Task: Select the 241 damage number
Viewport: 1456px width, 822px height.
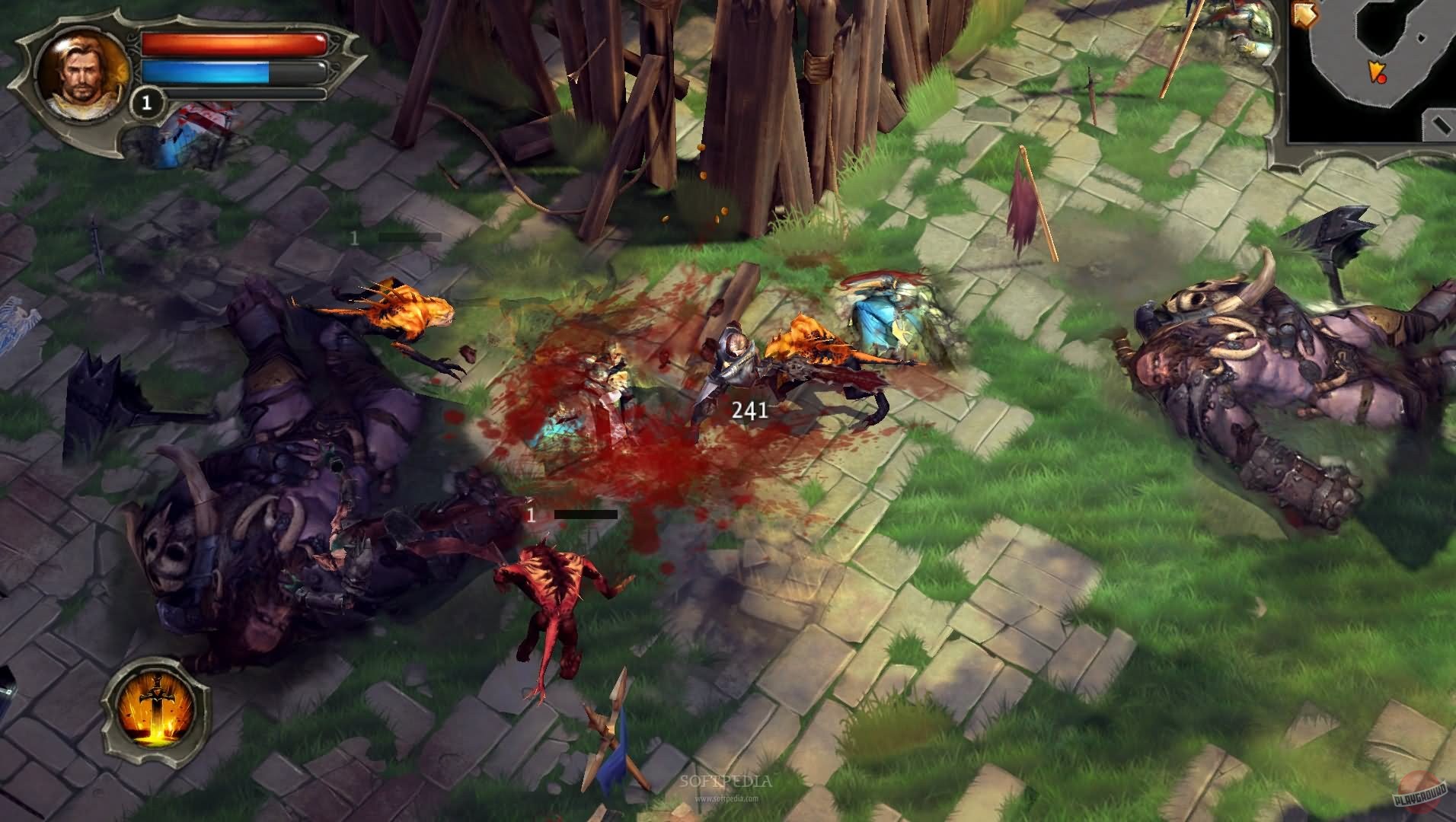Action: pos(749,409)
